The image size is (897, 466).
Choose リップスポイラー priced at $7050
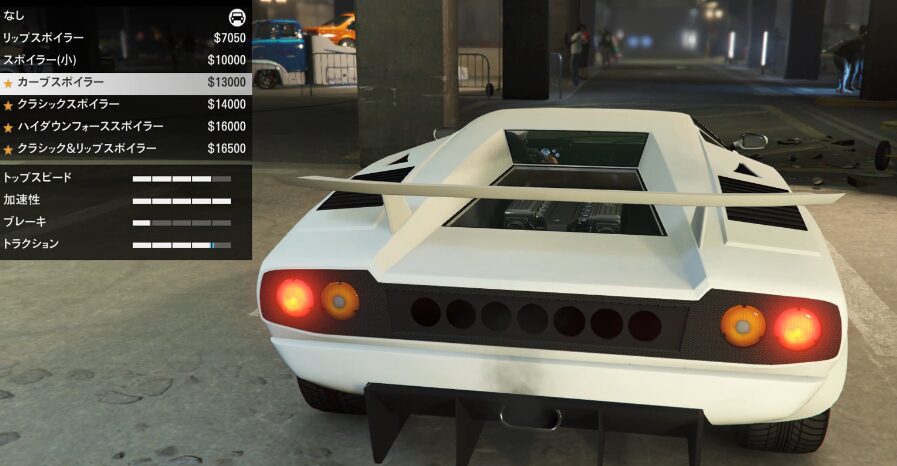pyautogui.click(x=125, y=38)
